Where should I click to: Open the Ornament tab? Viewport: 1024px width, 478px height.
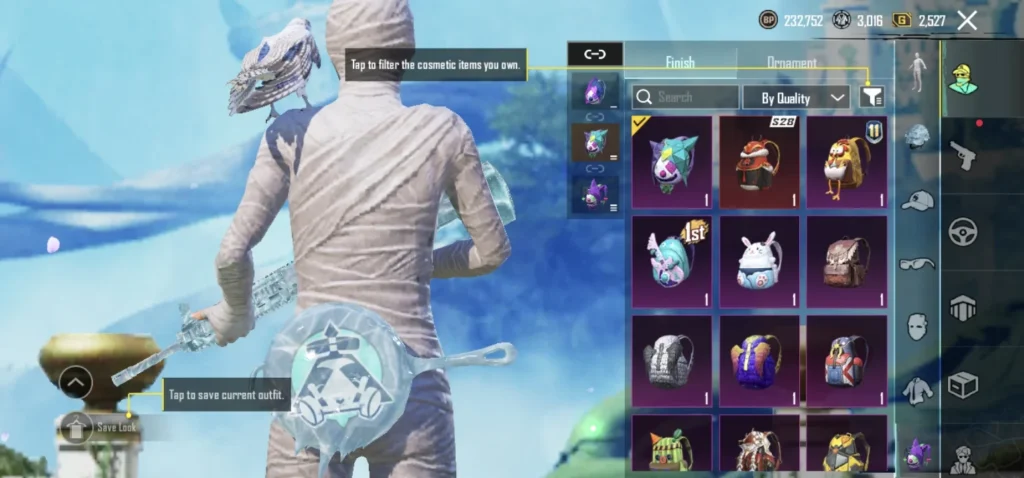pyautogui.click(x=792, y=62)
